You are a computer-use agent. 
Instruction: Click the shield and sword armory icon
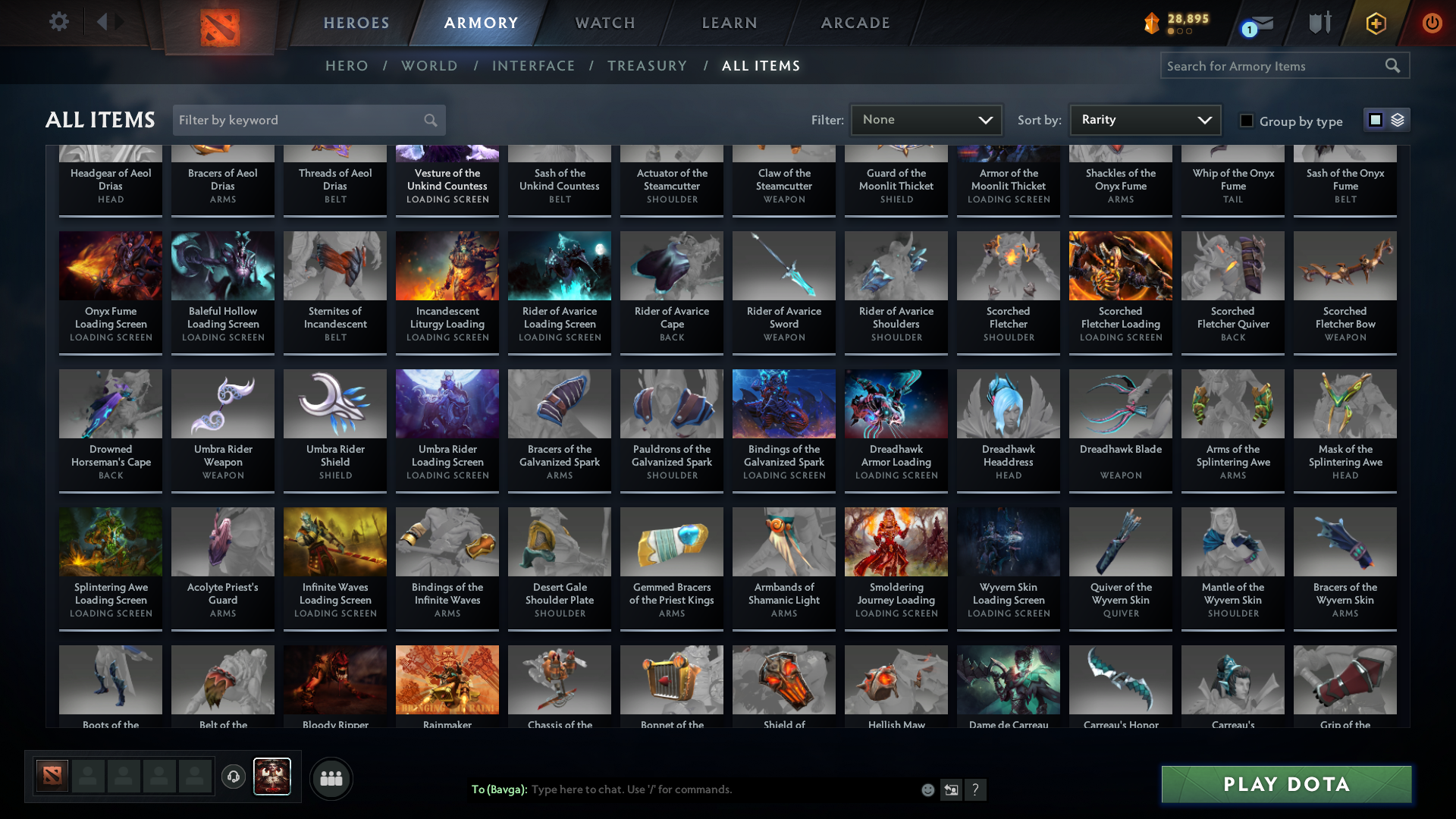(x=1319, y=23)
